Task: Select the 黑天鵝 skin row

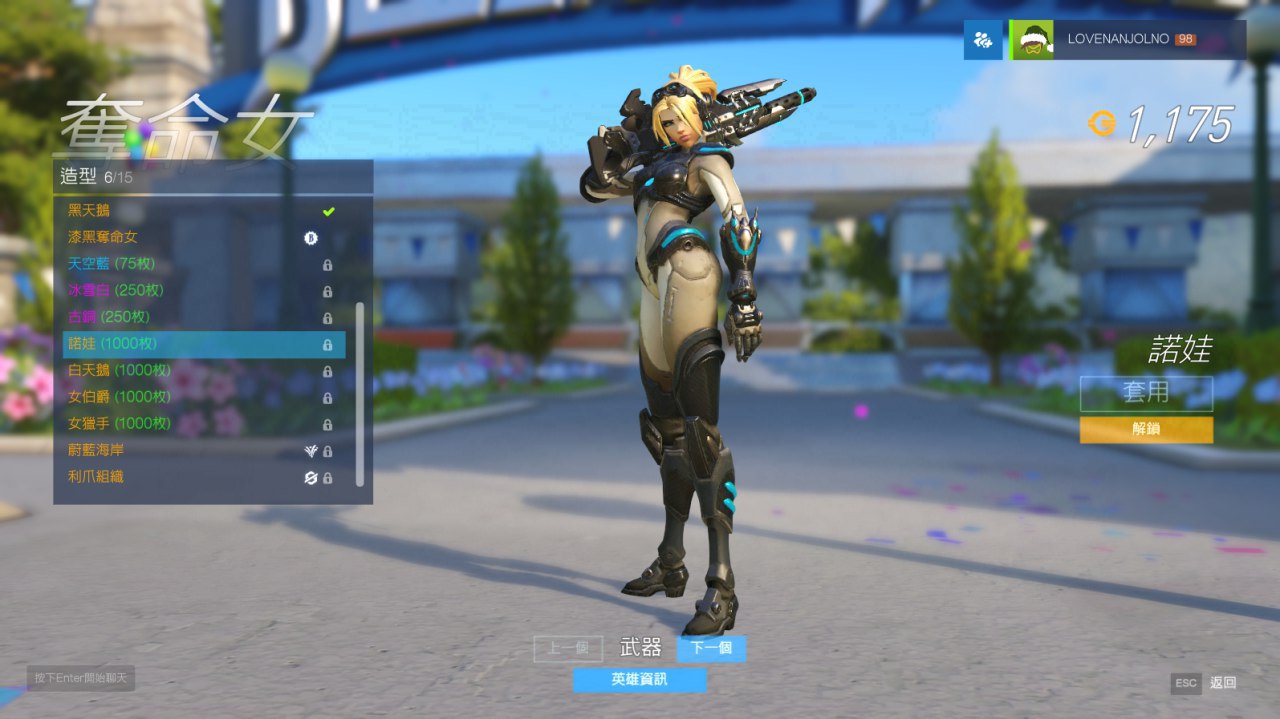Action: coord(200,211)
